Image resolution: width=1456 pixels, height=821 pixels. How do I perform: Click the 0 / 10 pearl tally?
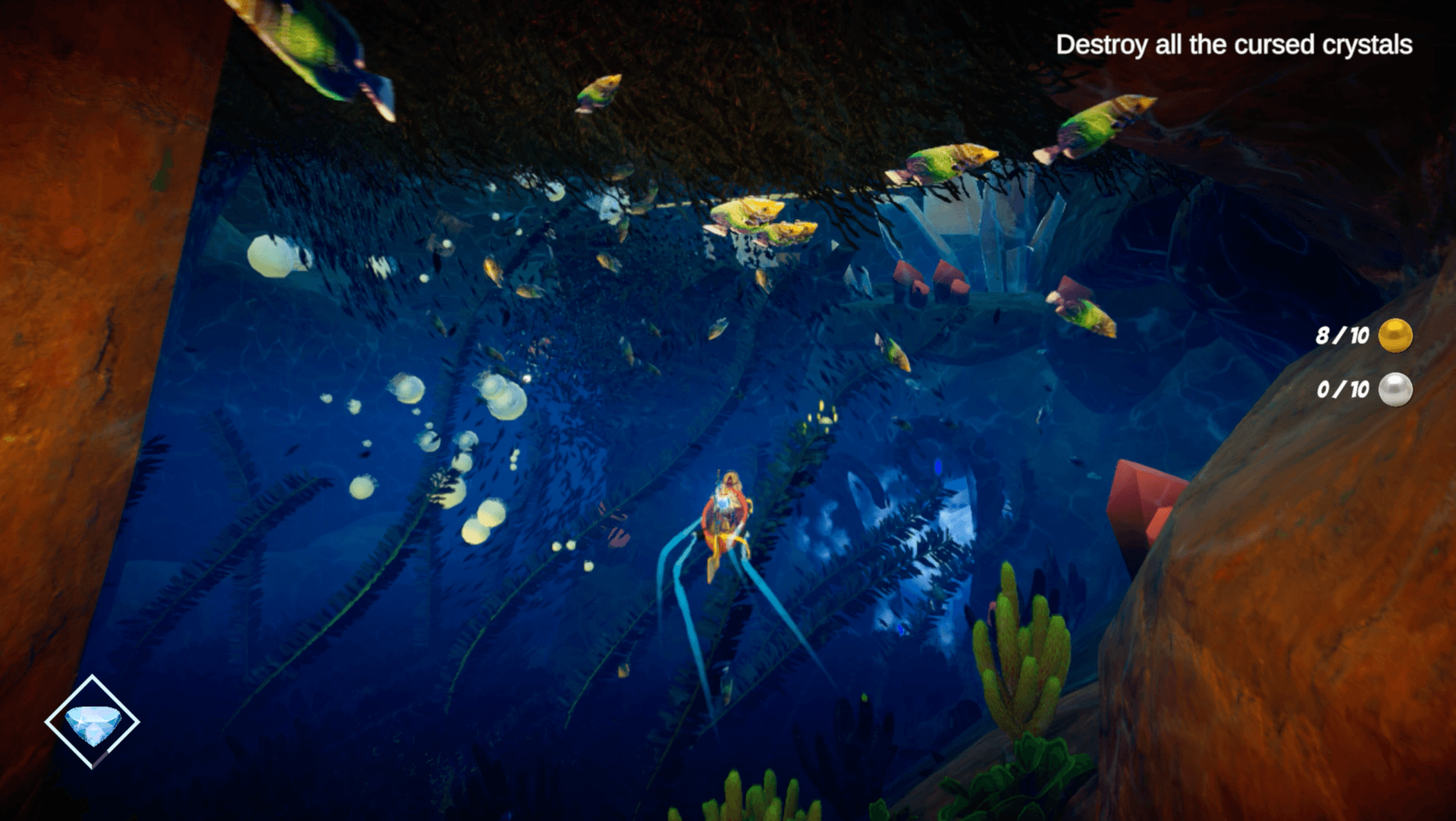pyautogui.click(x=1342, y=389)
